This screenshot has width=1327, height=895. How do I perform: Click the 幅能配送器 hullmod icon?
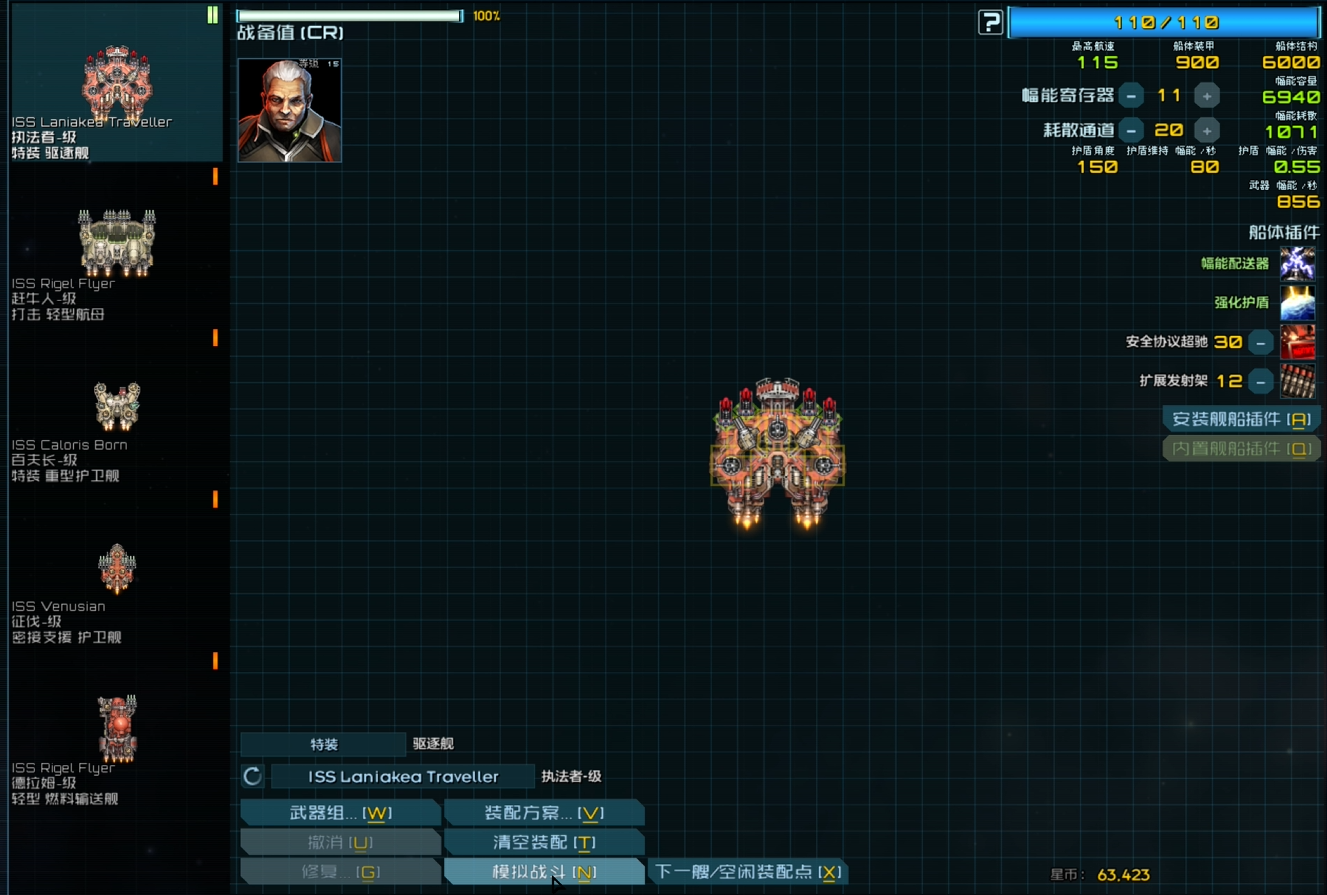point(1298,264)
